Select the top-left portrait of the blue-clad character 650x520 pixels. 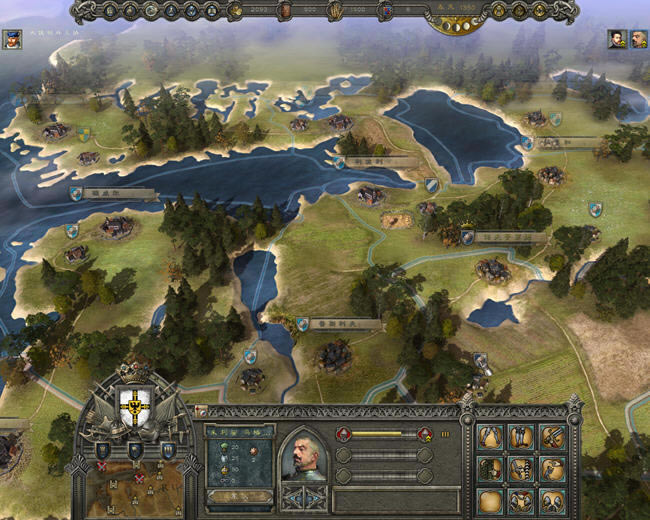[x=12, y=40]
